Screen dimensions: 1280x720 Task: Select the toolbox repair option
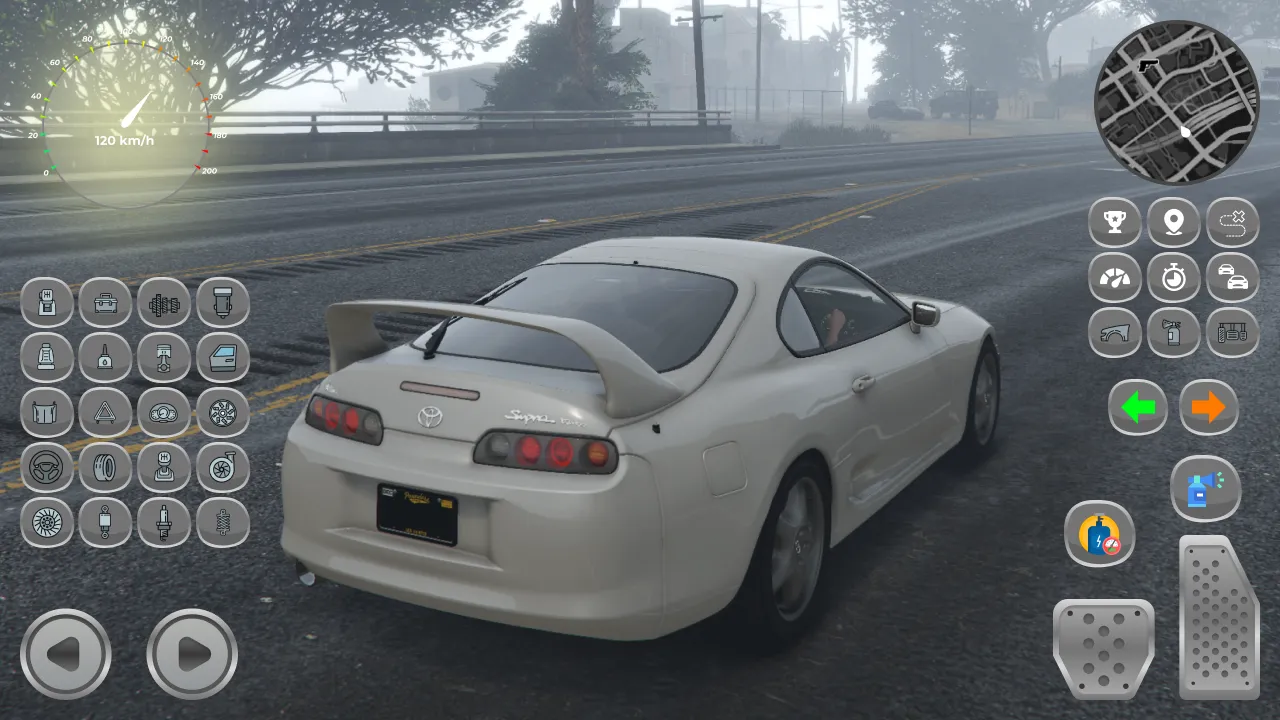(x=105, y=304)
